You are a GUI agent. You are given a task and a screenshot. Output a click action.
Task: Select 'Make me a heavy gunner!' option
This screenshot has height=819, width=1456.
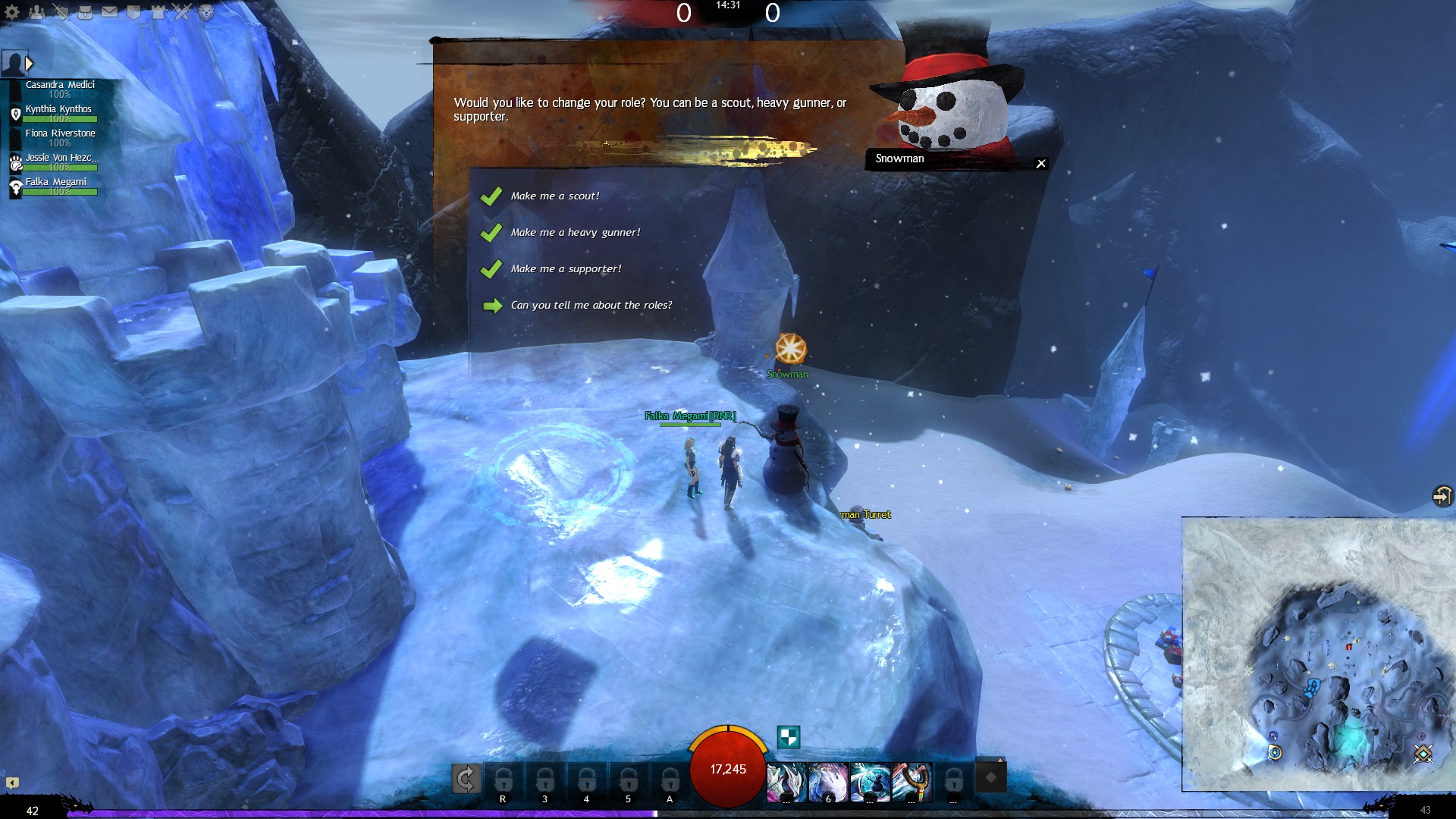(575, 232)
